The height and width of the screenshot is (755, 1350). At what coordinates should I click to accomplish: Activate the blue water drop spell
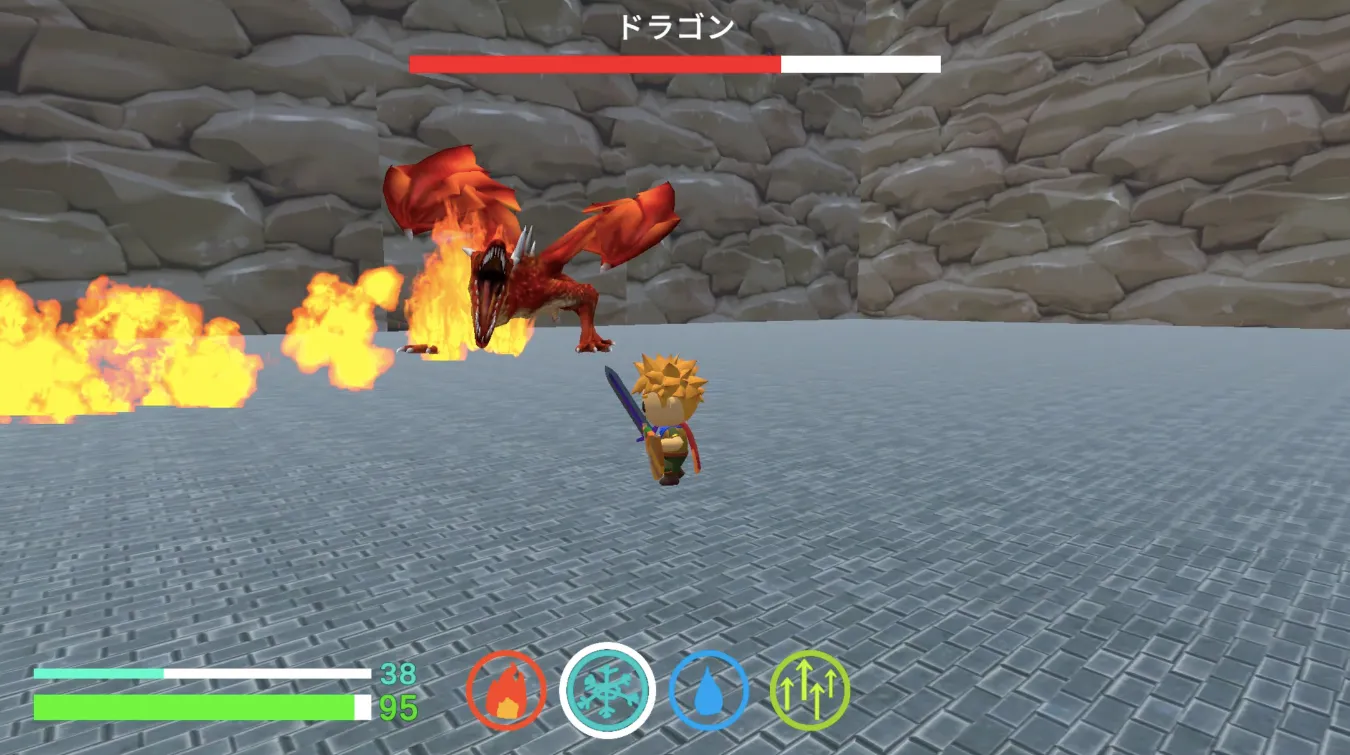click(x=708, y=691)
